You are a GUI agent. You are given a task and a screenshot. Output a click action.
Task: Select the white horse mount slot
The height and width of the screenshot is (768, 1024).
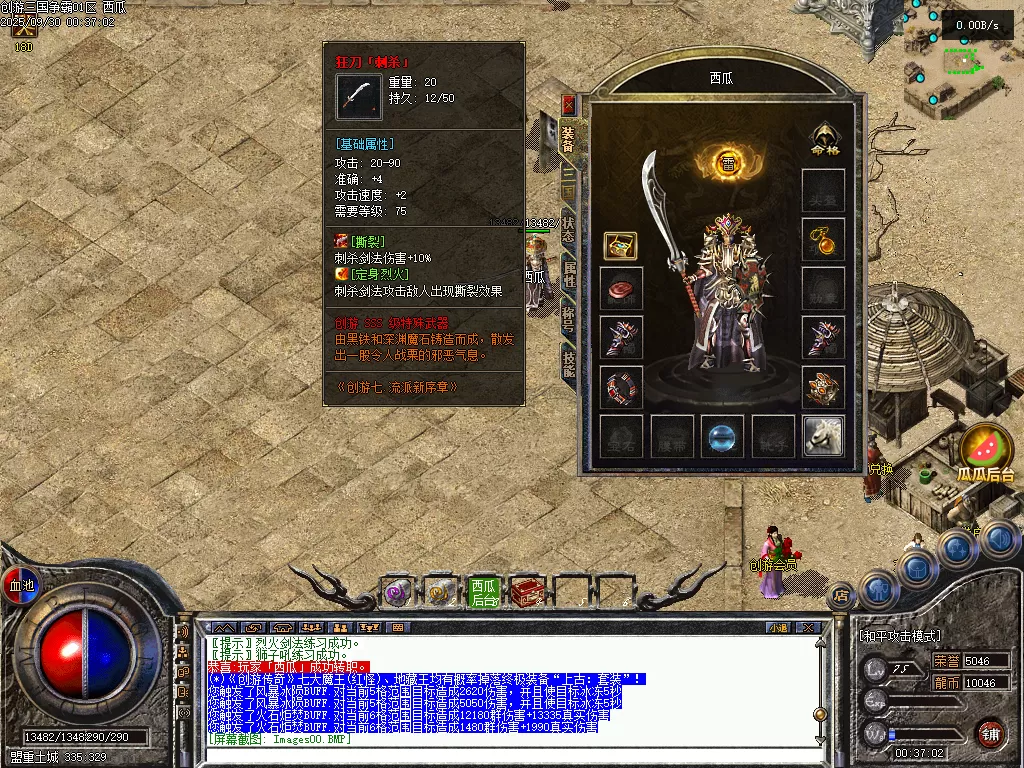coord(823,436)
